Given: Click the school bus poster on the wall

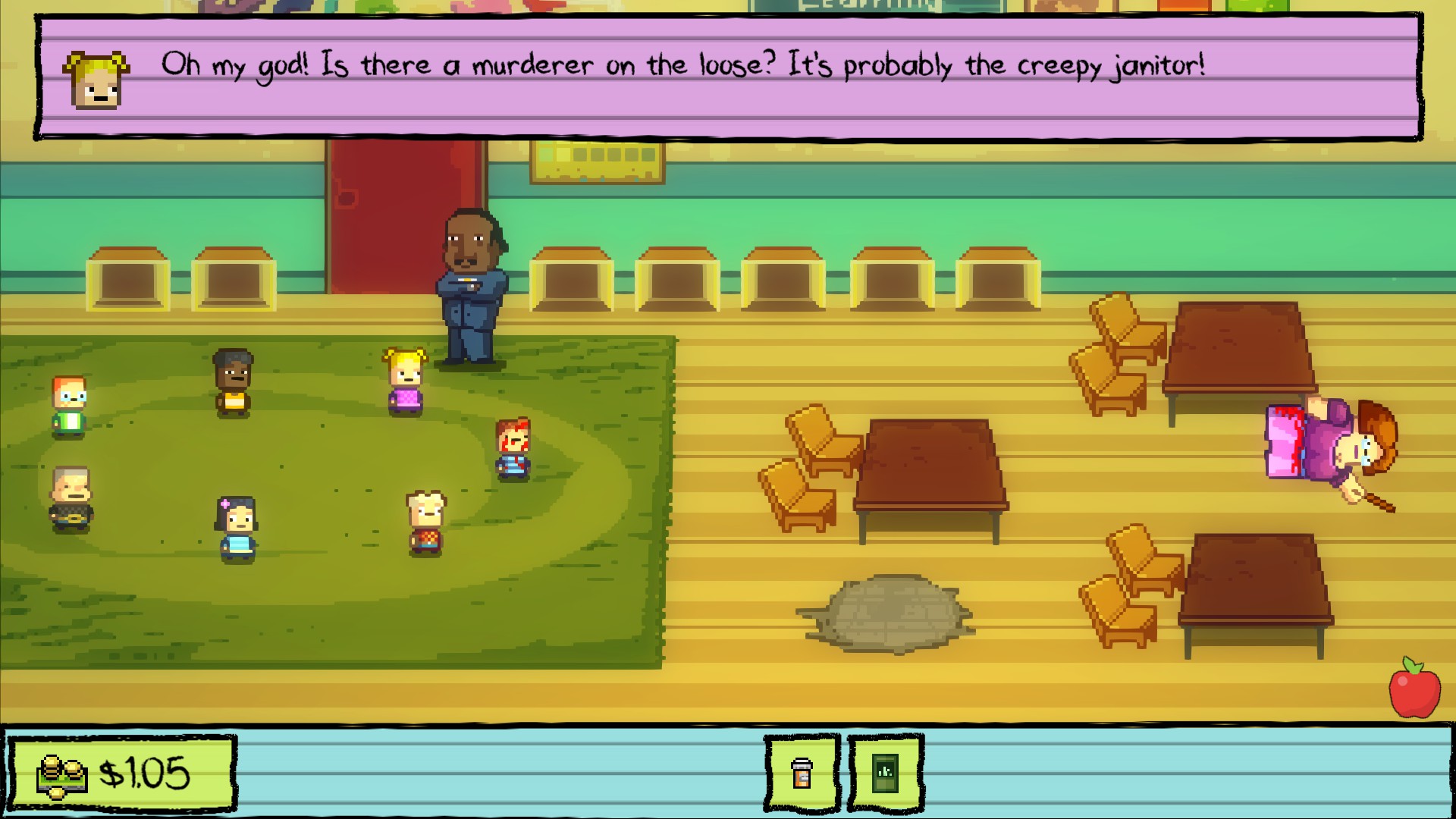Looking at the screenshot, I should click(x=598, y=161).
